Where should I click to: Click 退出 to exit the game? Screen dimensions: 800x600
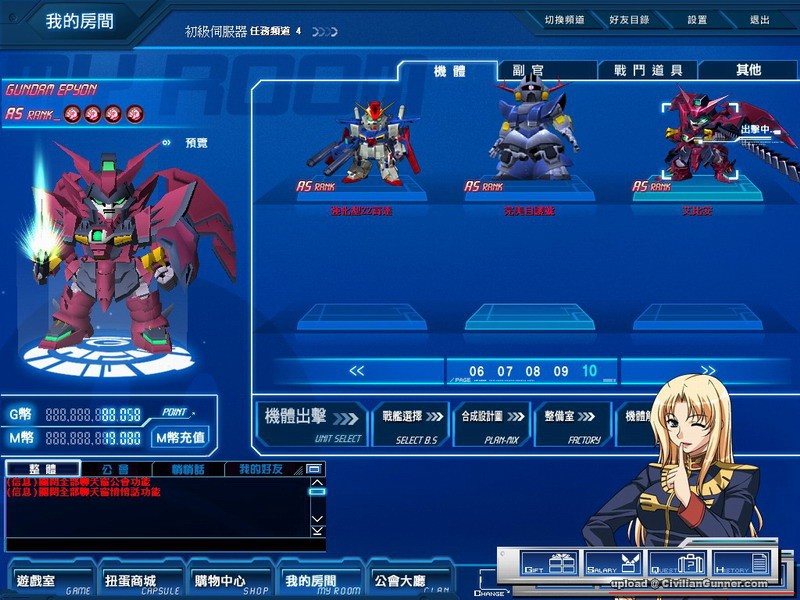coord(759,20)
